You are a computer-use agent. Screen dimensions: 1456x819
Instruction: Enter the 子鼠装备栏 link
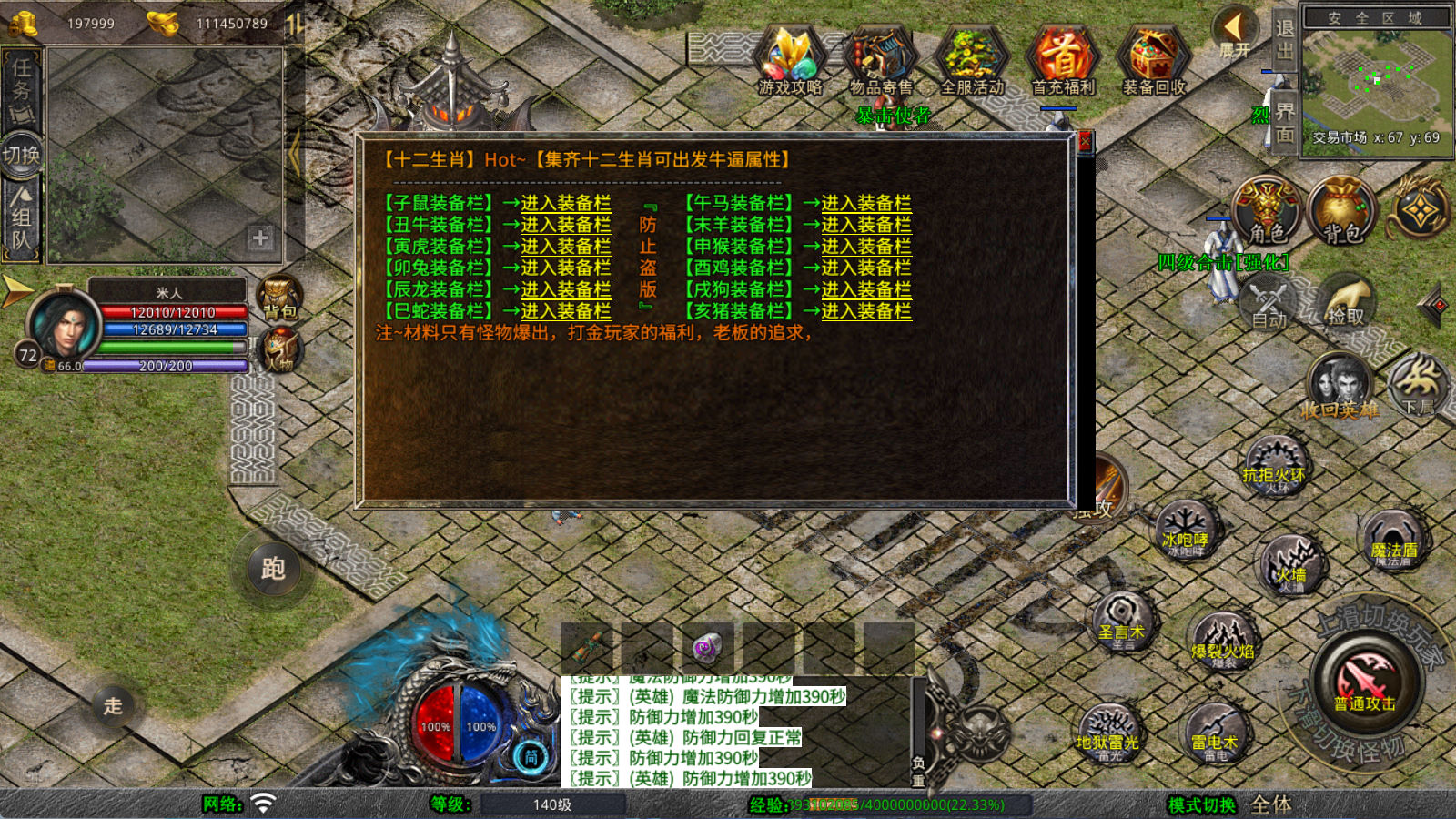pos(565,203)
